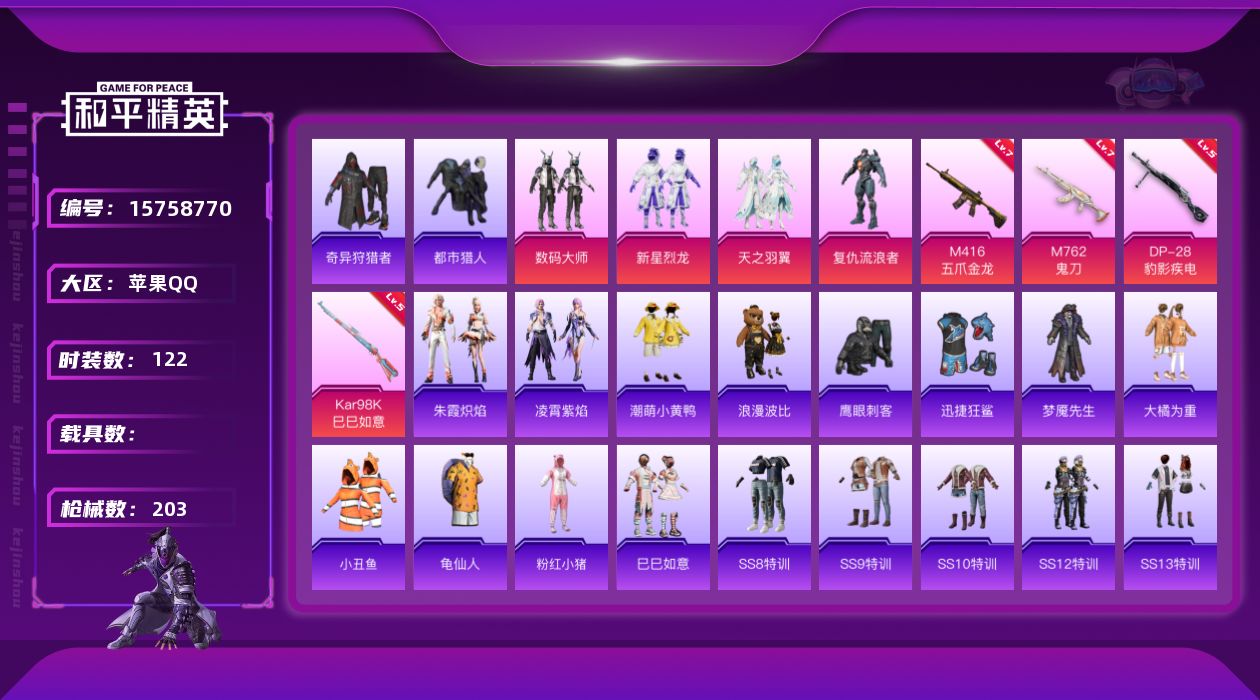
Task: Pick the 浪漫波比 teddy bear outfit
Action: point(764,364)
